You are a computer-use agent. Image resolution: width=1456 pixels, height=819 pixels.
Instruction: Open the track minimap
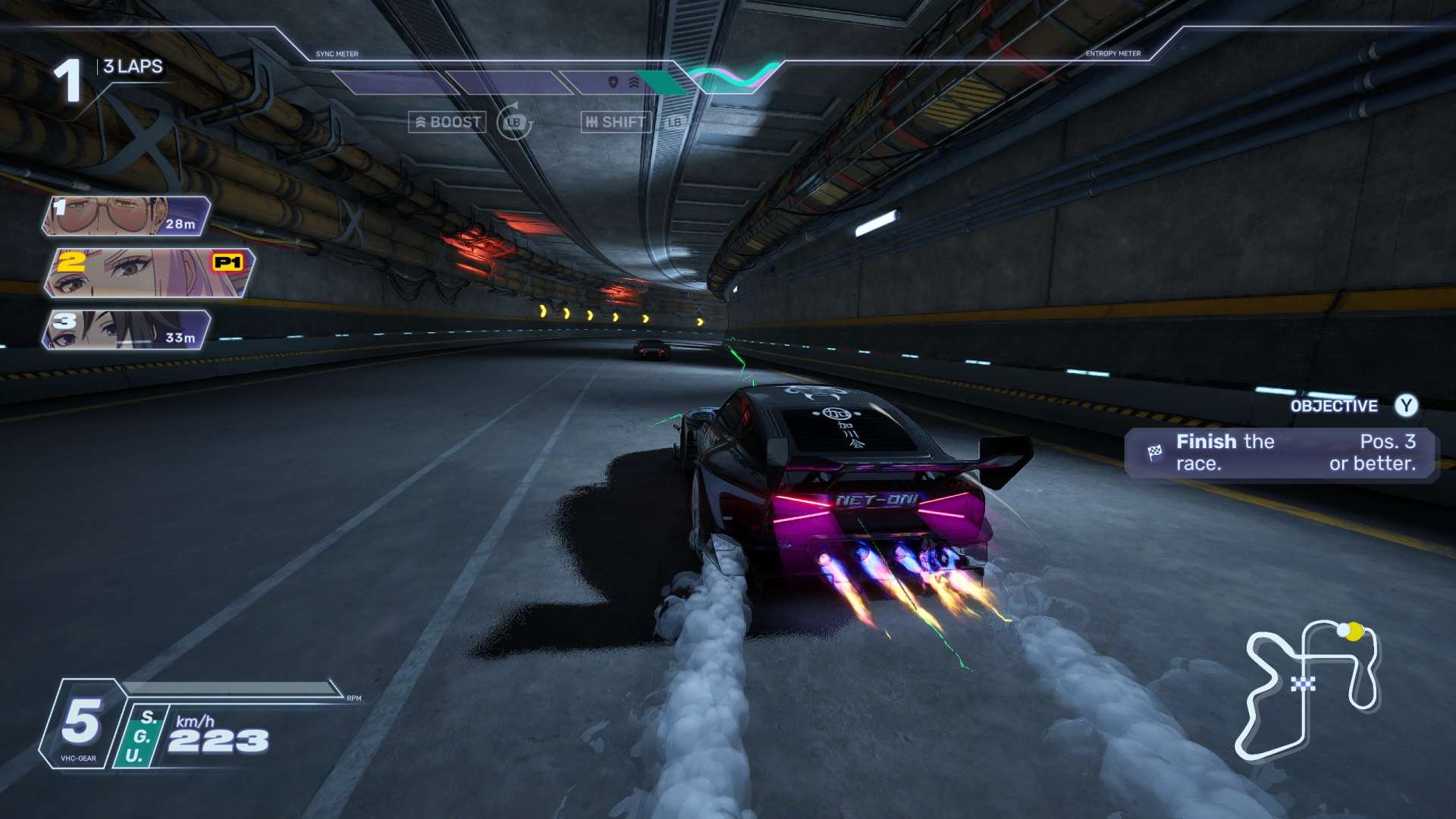1310,689
